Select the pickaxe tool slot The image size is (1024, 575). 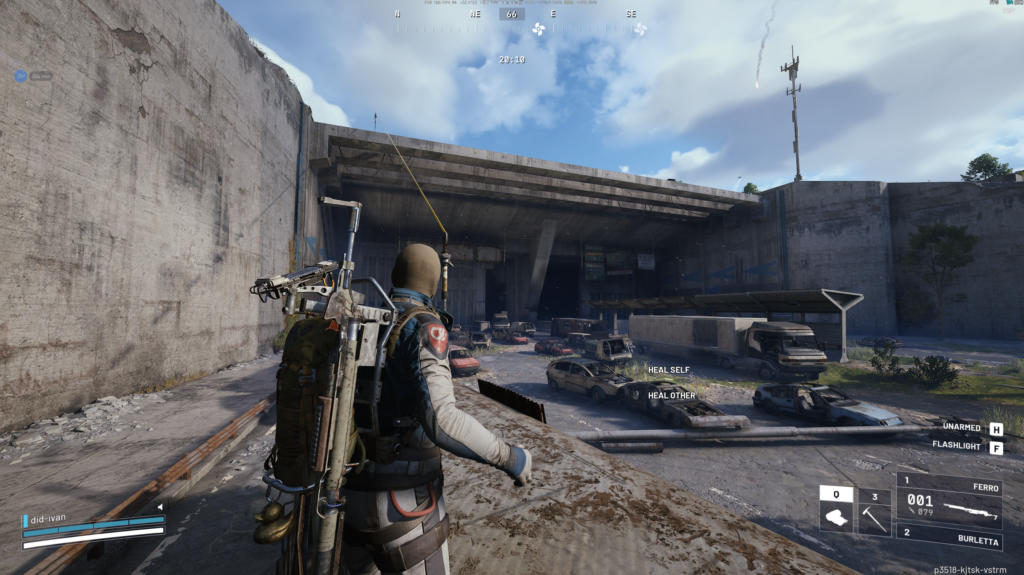click(874, 511)
